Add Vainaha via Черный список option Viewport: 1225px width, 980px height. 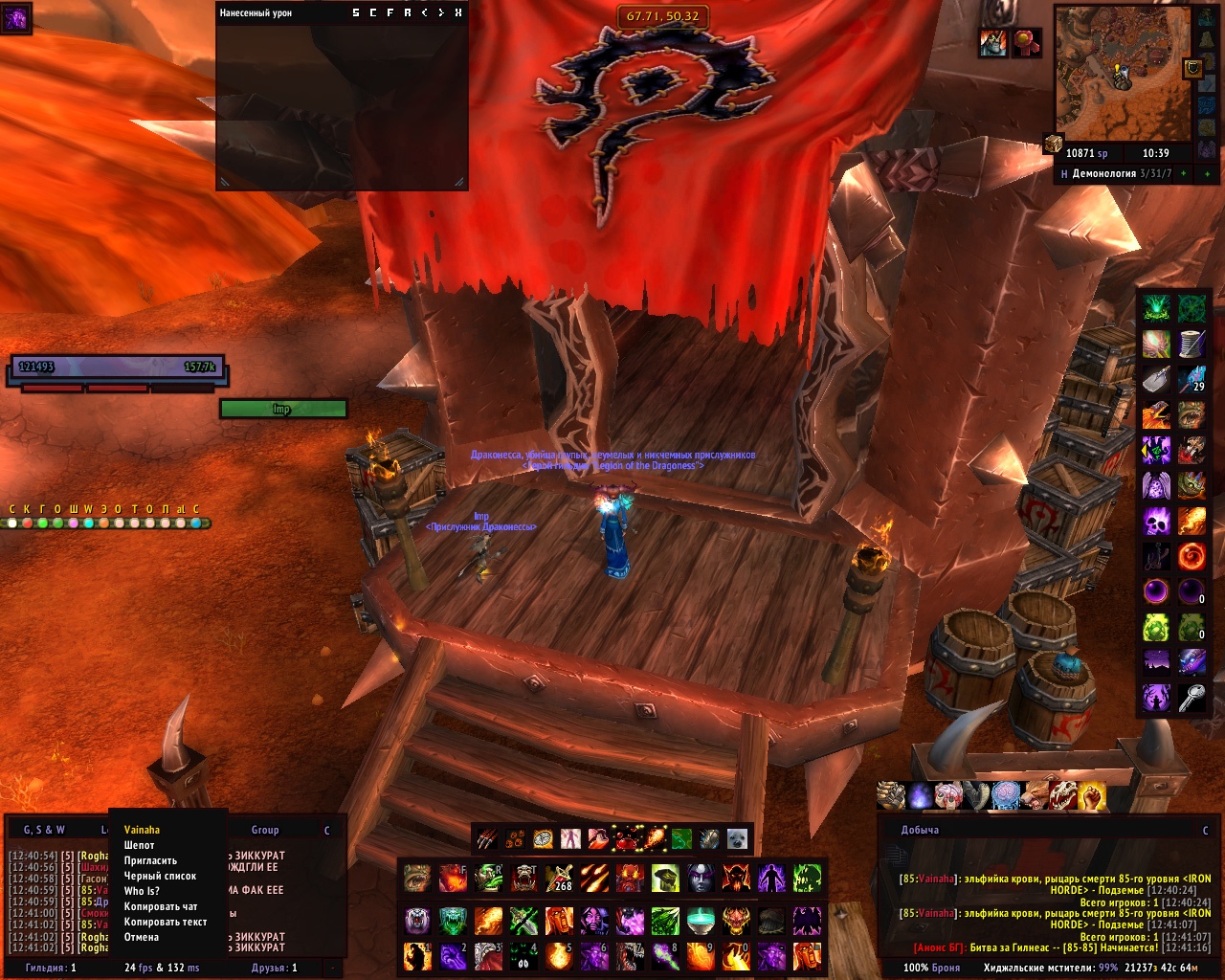pyautogui.click(x=160, y=876)
